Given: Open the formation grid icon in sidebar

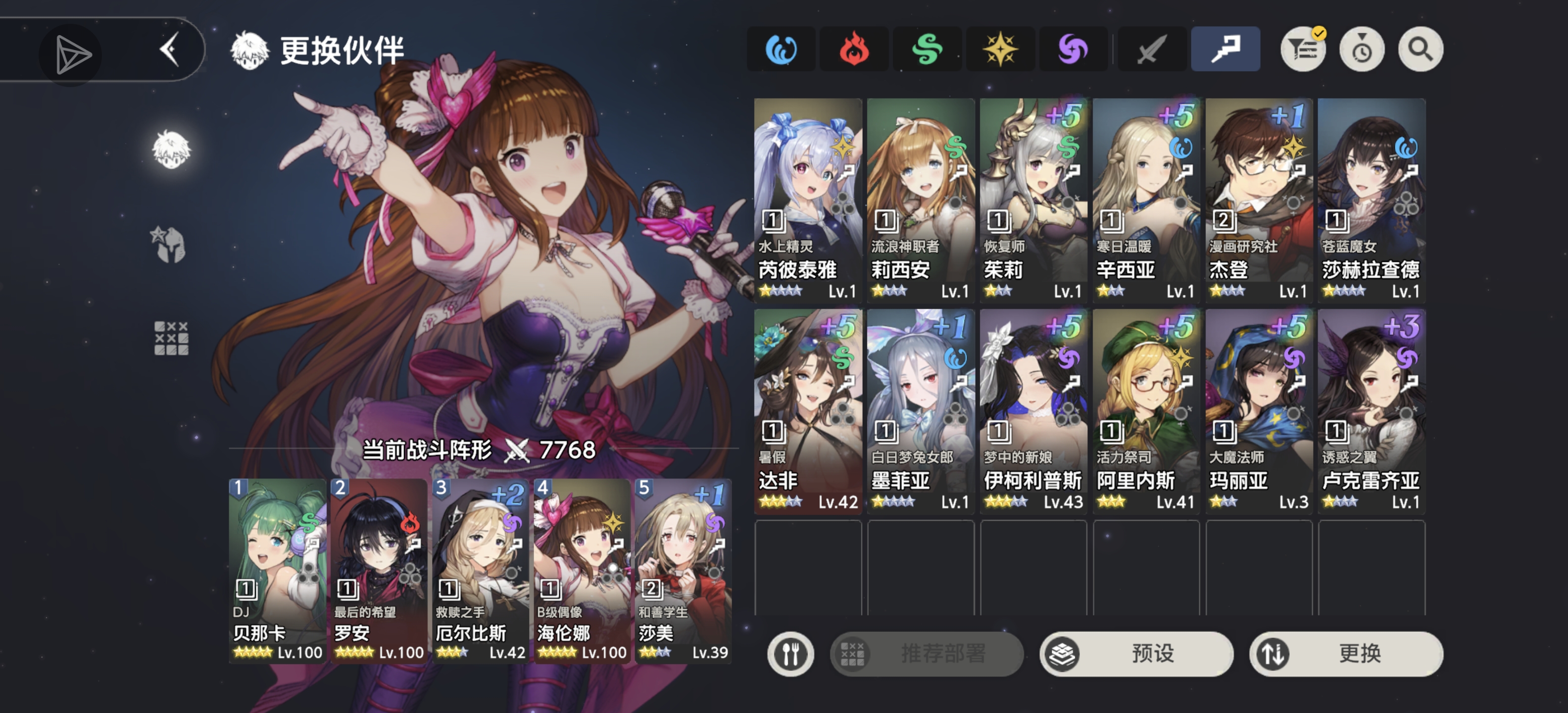Looking at the screenshot, I should tap(171, 338).
